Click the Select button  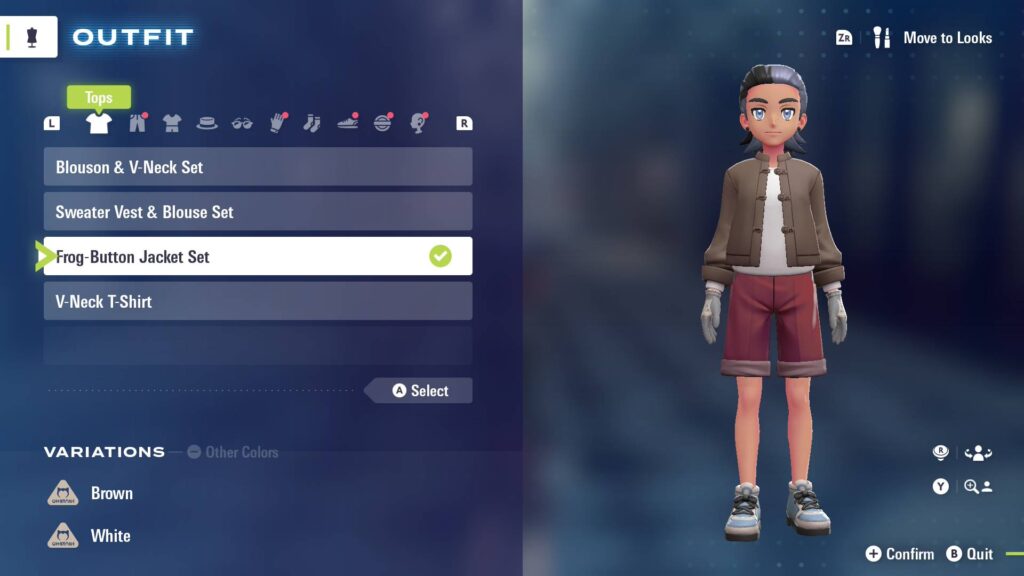(420, 391)
